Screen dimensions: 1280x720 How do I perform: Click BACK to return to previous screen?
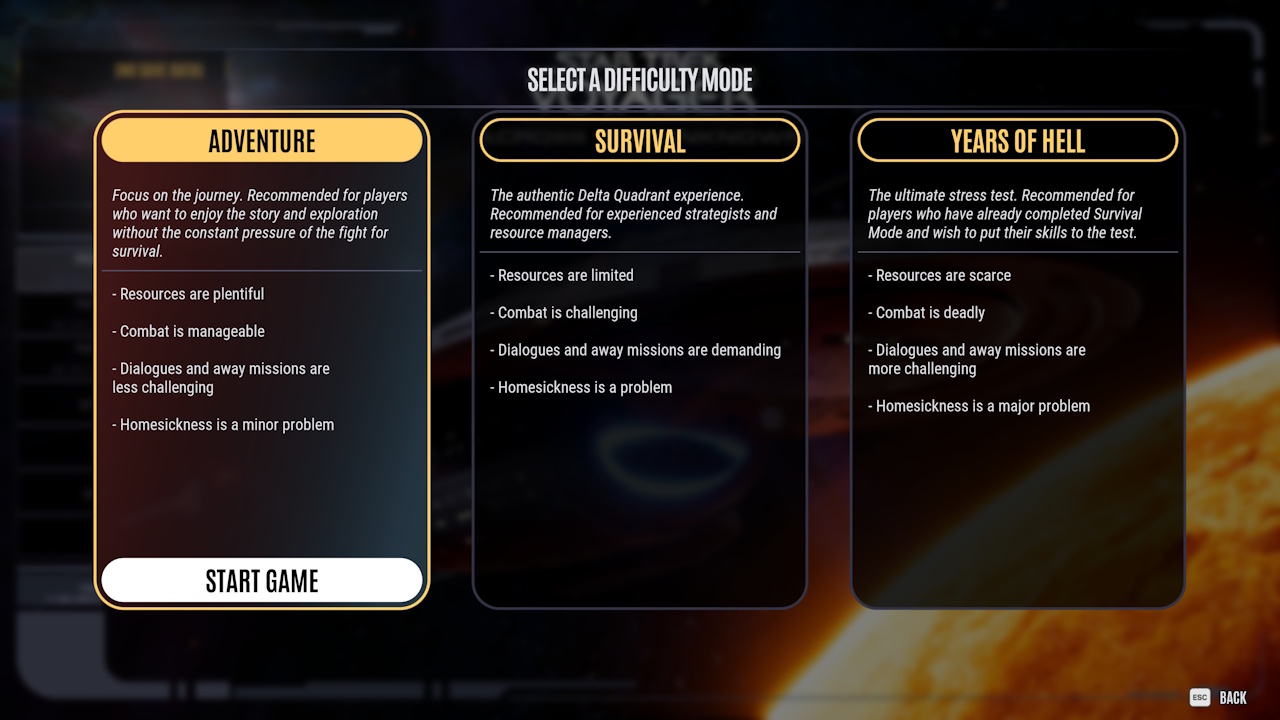[1232, 697]
